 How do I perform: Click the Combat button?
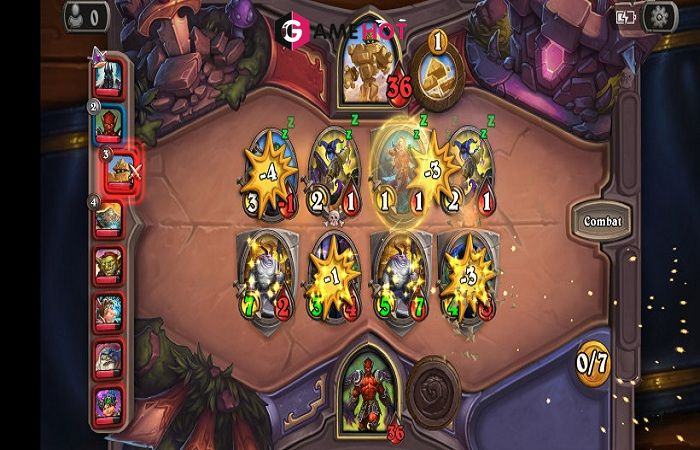point(601,220)
